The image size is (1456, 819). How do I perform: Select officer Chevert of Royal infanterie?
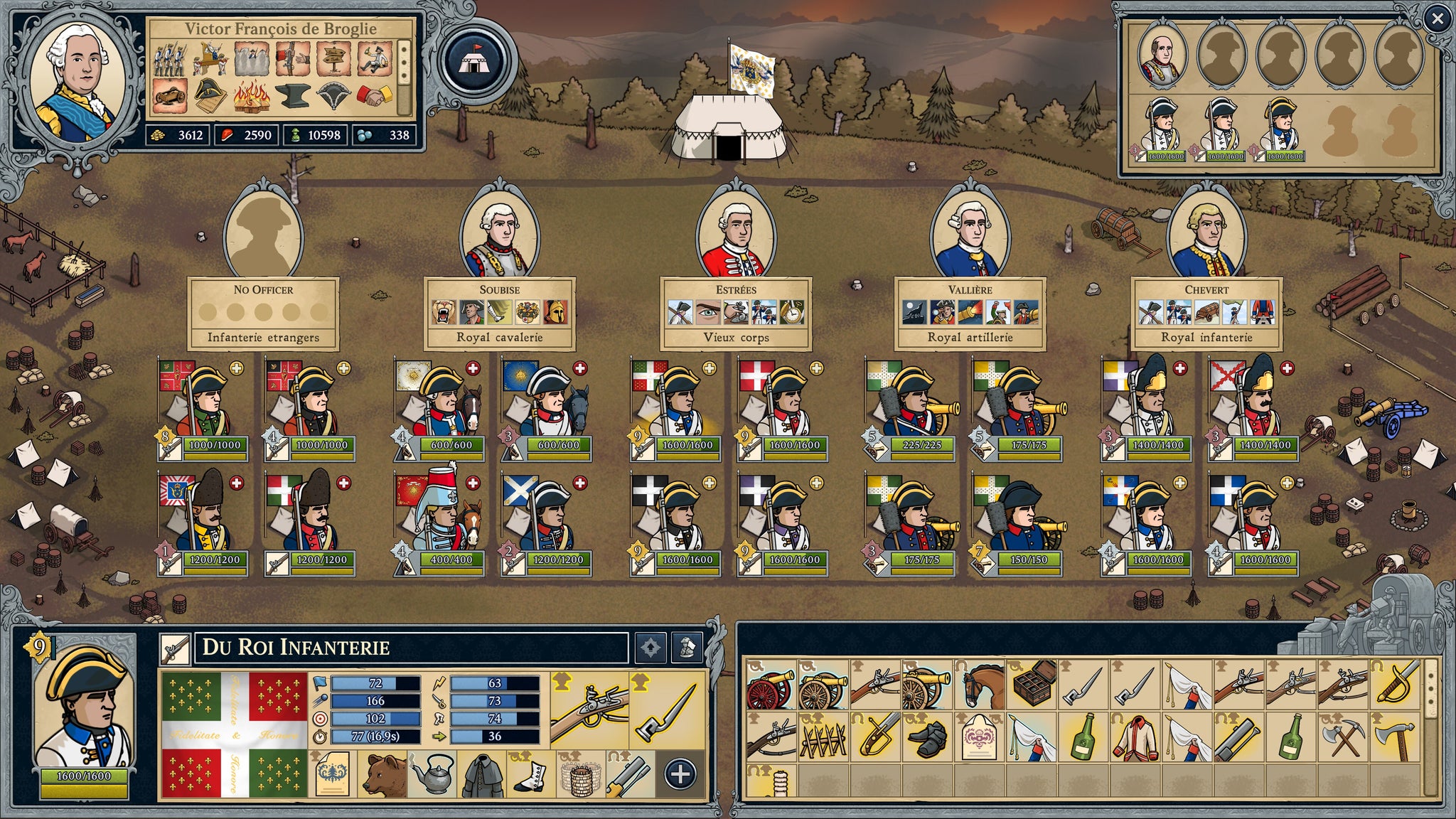(1206, 235)
